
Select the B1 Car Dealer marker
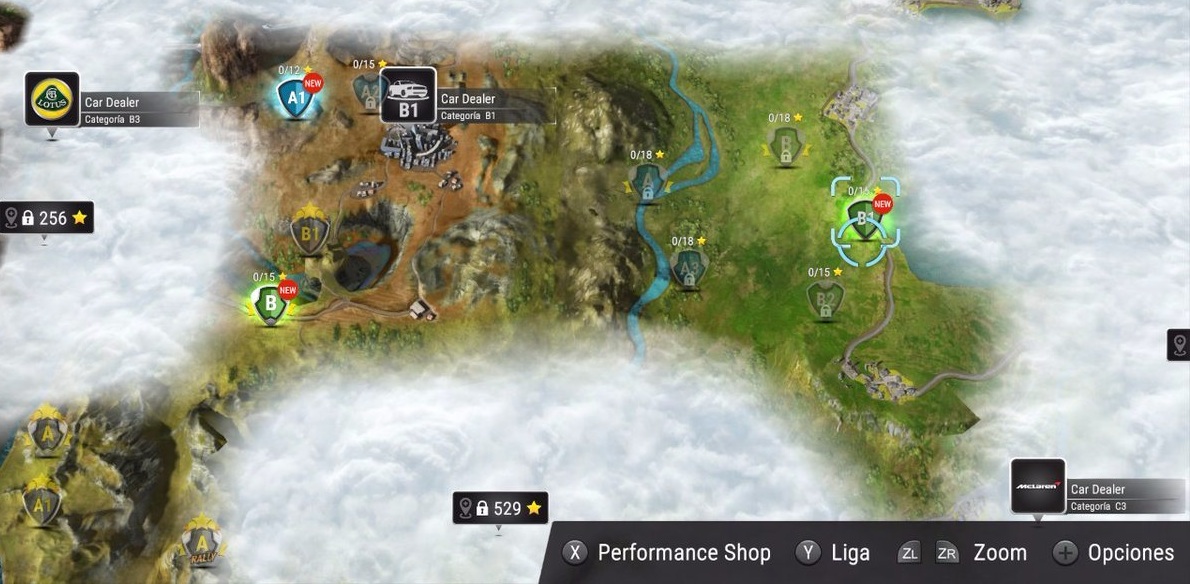pyautogui.click(x=408, y=96)
